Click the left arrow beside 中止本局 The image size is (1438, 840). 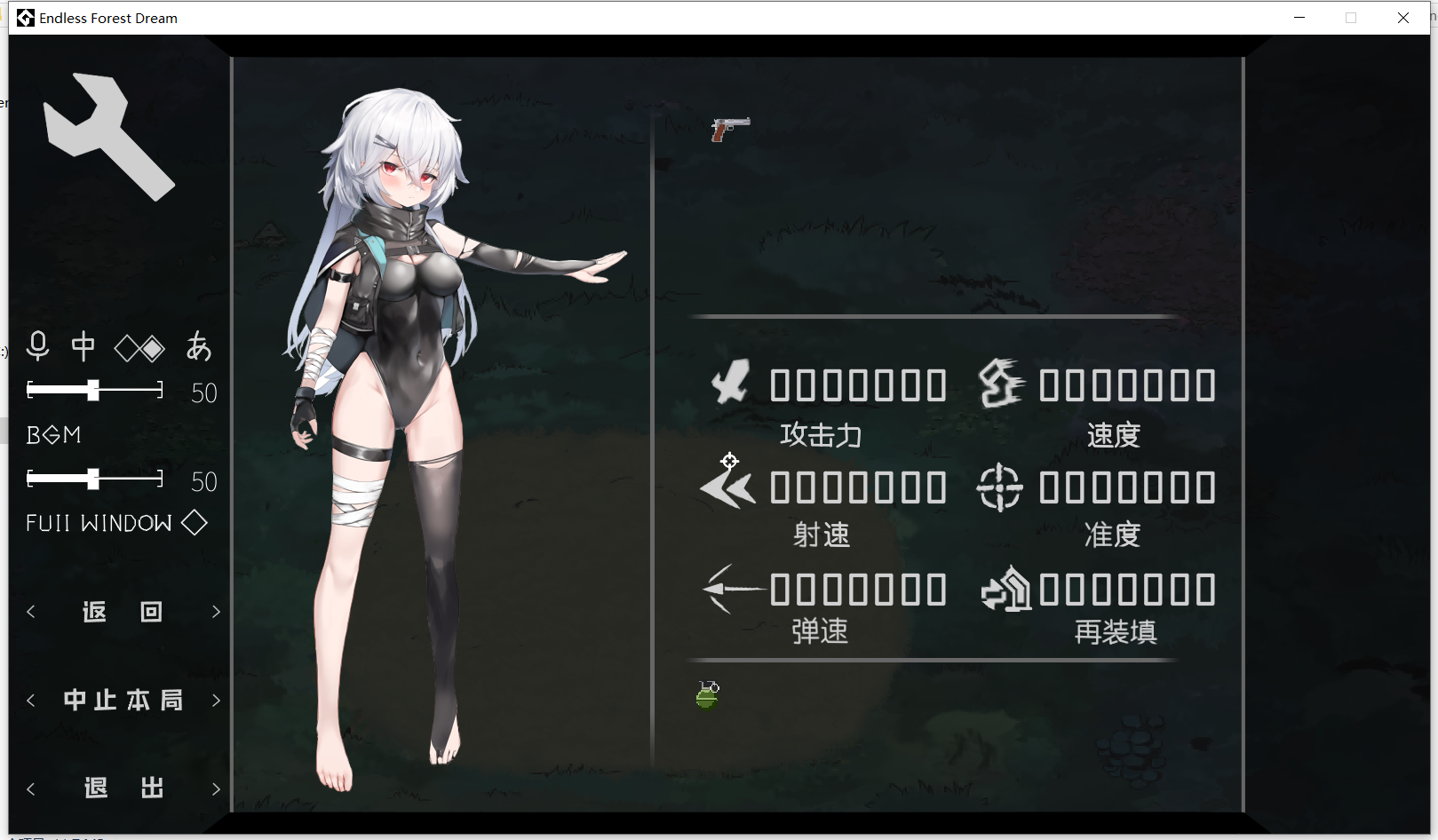pyautogui.click(x=31, y=700)
